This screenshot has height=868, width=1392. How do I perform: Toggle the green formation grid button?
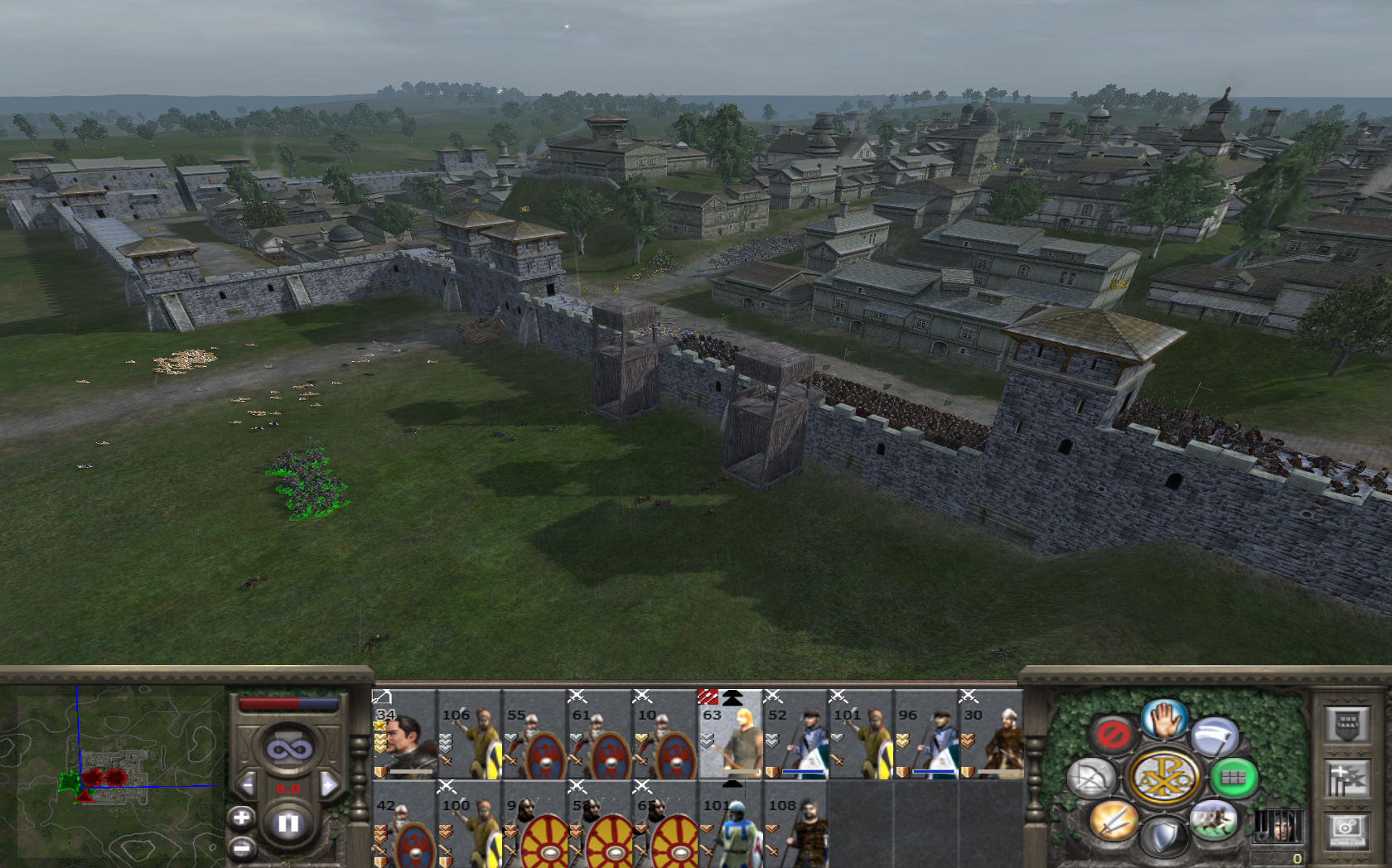point(1233,778)
